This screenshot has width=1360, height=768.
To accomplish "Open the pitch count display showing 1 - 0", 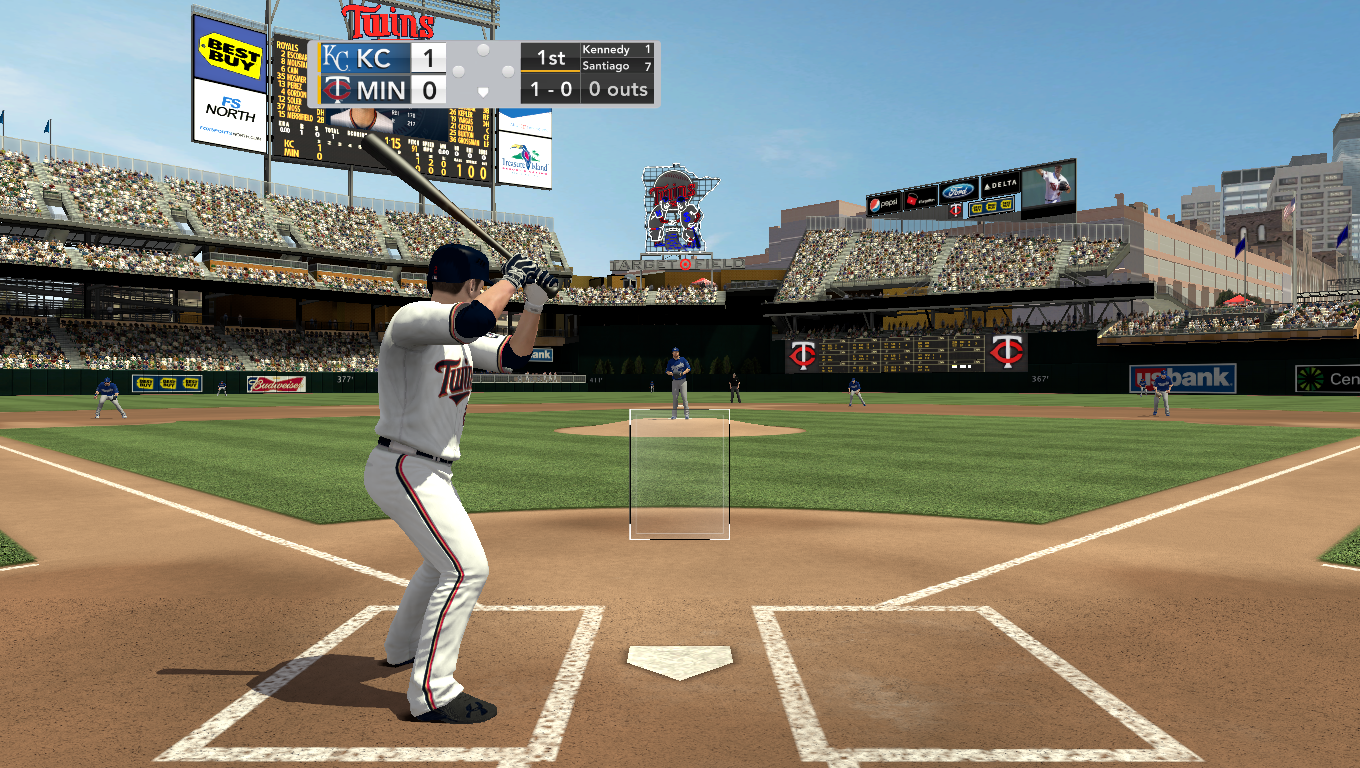I will tap(551, 88).
